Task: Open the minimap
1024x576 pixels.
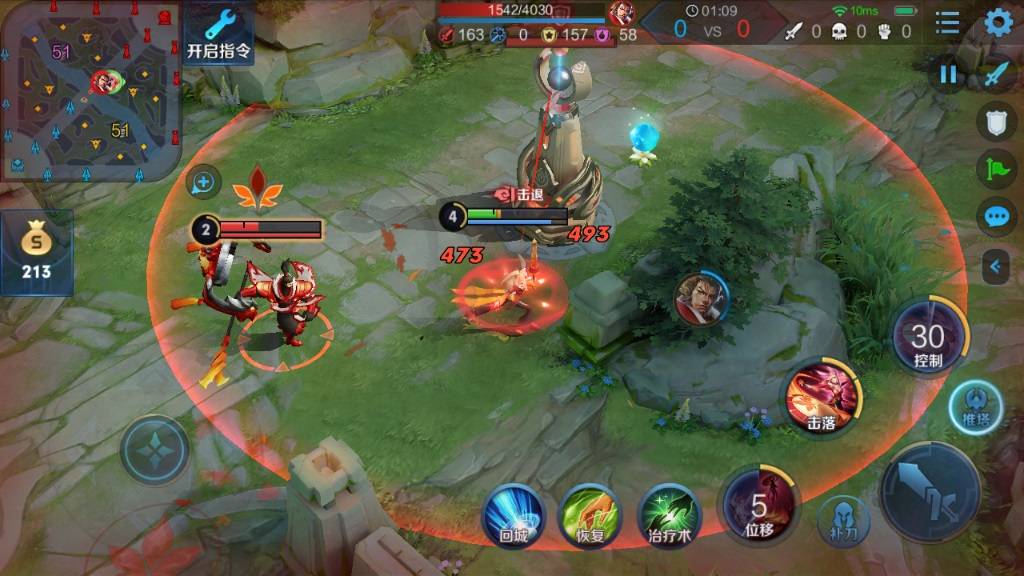Action: (88, 90)
